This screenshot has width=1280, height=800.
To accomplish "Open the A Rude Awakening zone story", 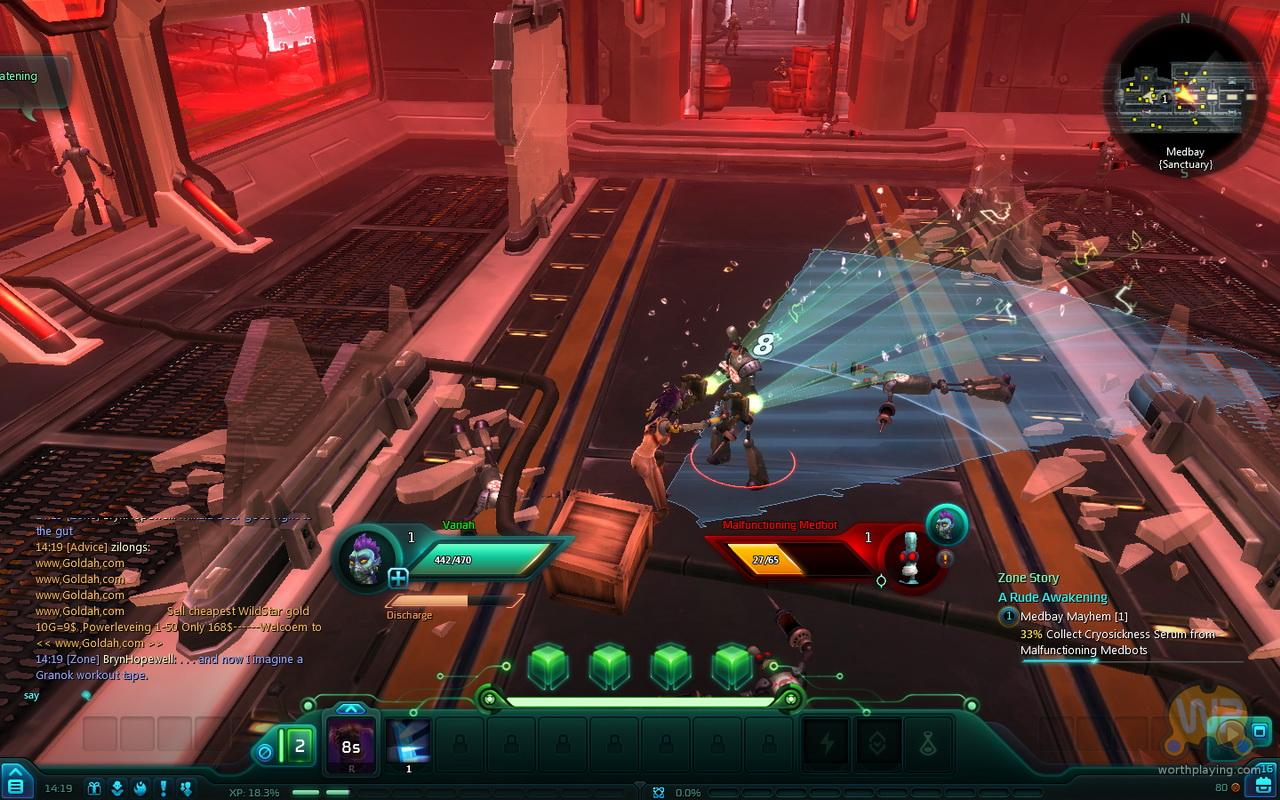I will point(1052,597).
